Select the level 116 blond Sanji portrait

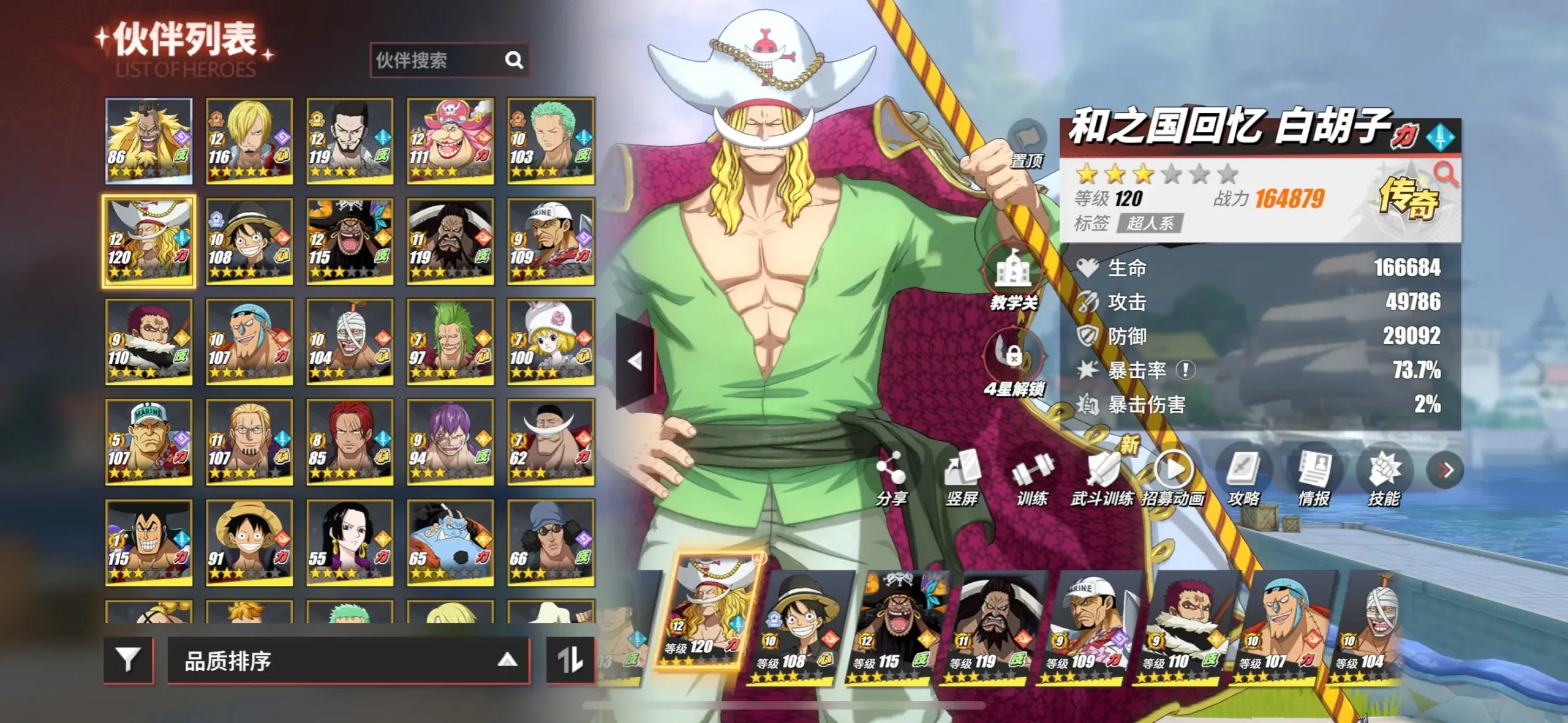coord(249,141)
